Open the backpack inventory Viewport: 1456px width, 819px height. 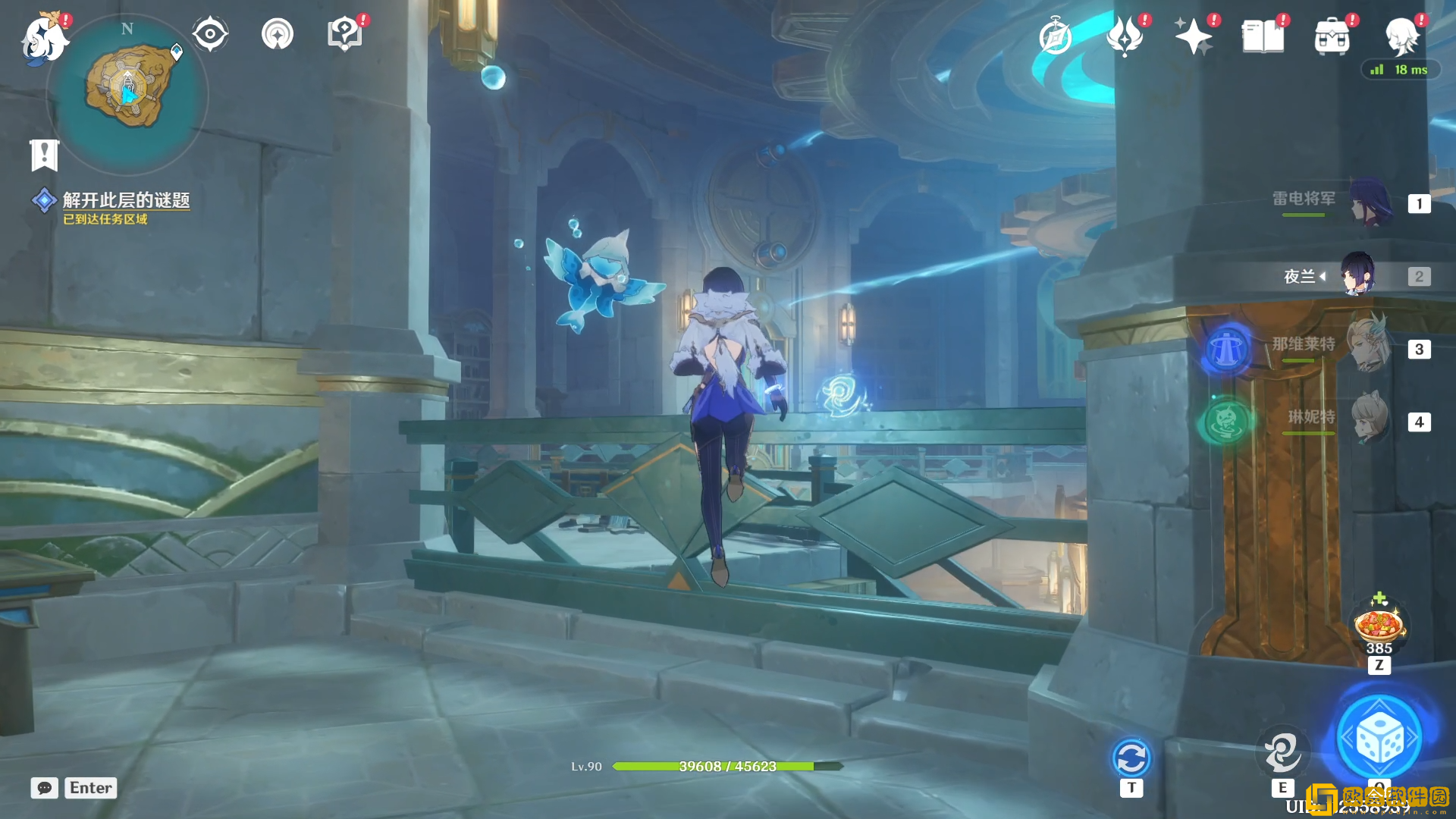click(1332, 36)
